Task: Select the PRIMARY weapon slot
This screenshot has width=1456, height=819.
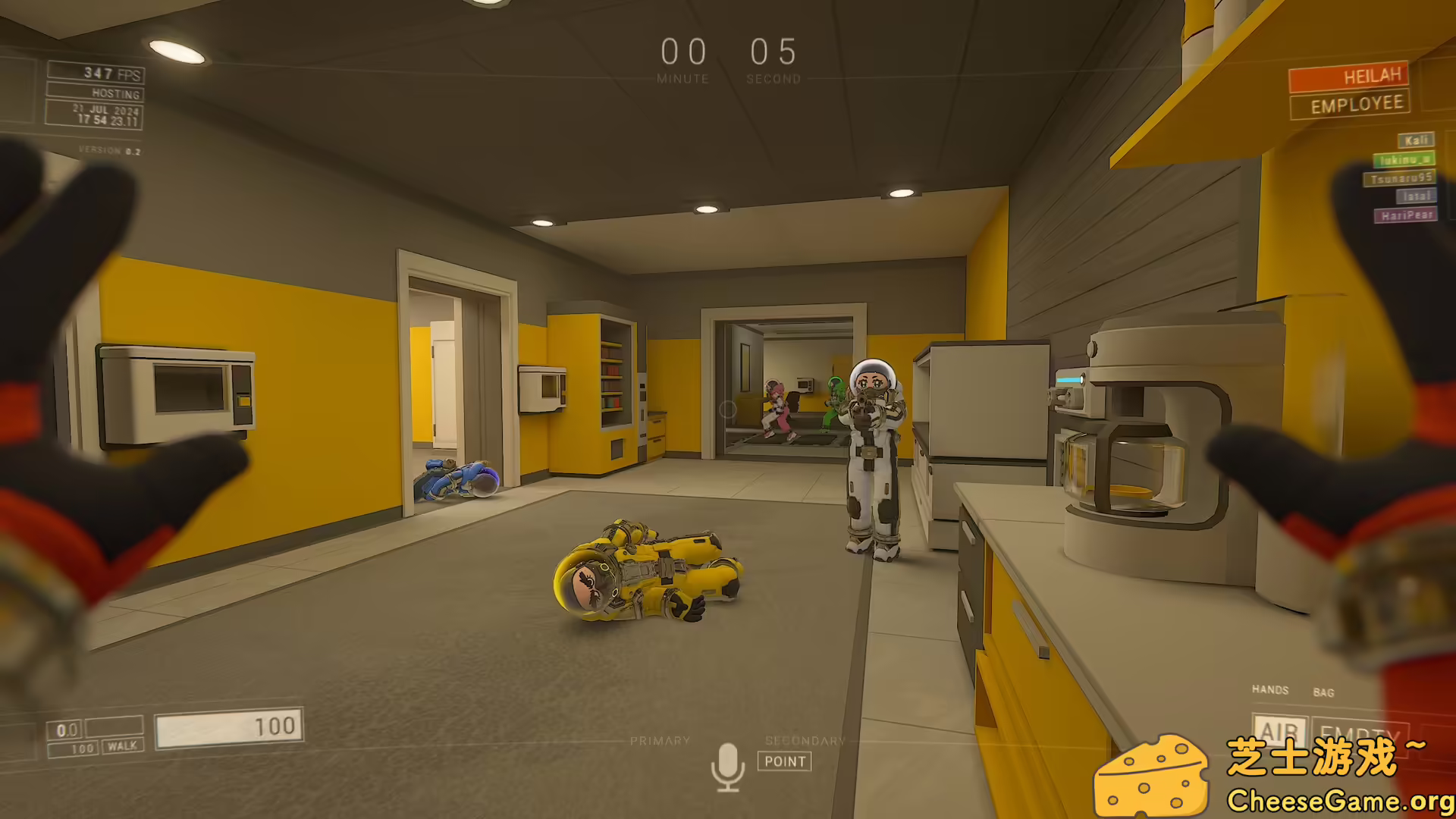Action: [x=661, y=739]
